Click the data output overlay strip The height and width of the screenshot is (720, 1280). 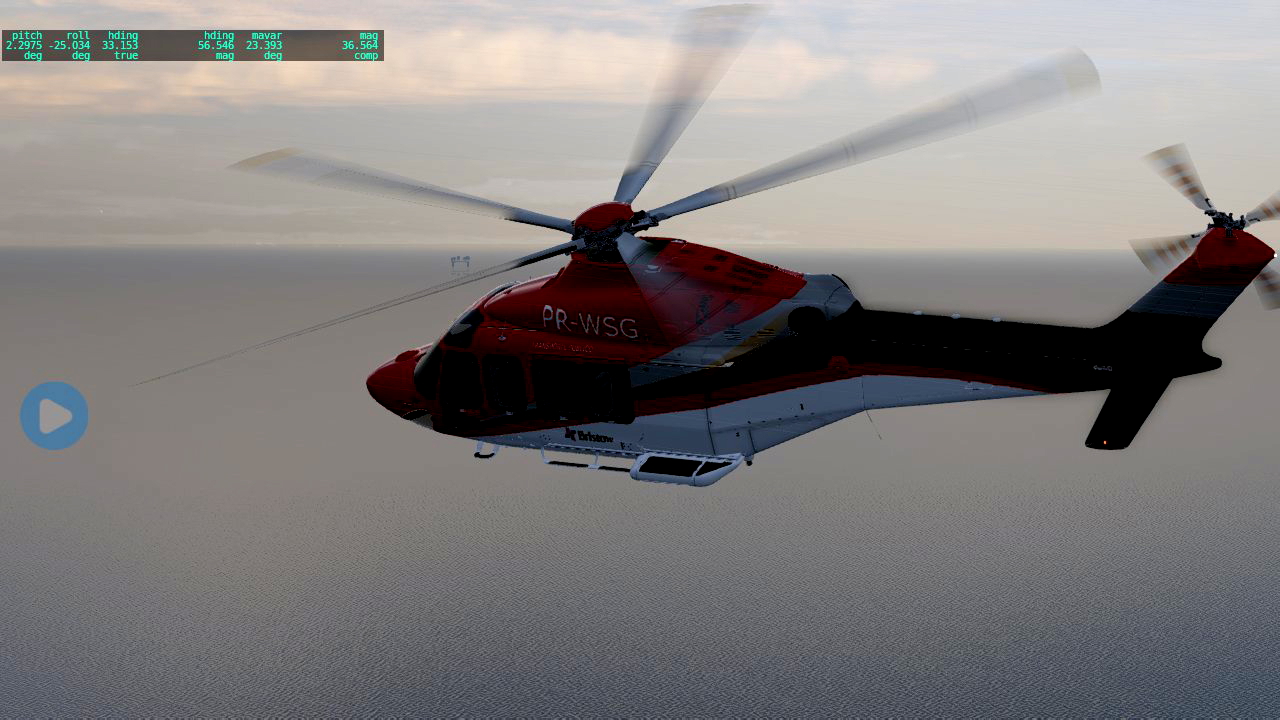tap(192, 45)
